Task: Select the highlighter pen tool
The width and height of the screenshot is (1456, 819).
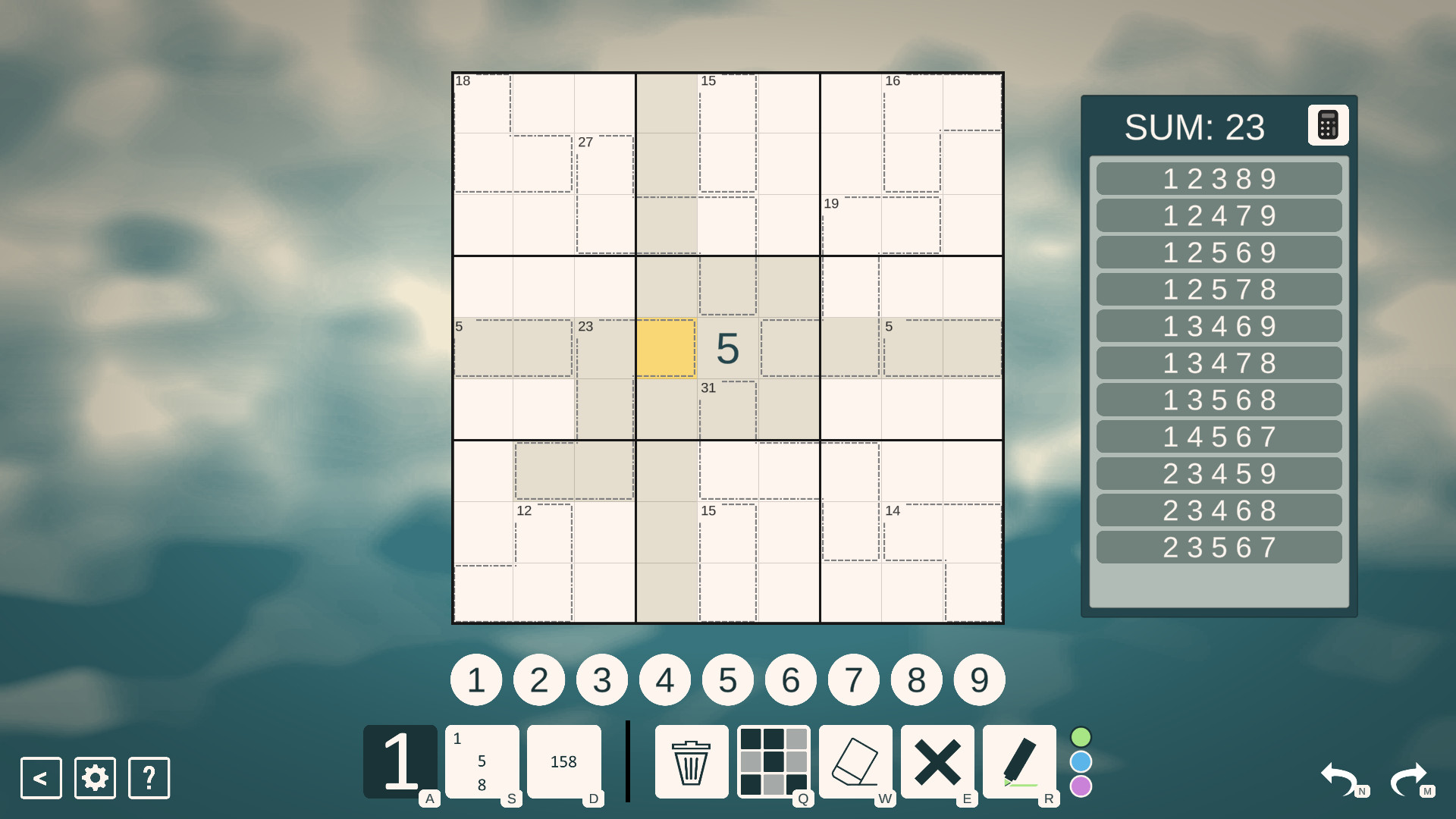Action: pos(1020,761)
